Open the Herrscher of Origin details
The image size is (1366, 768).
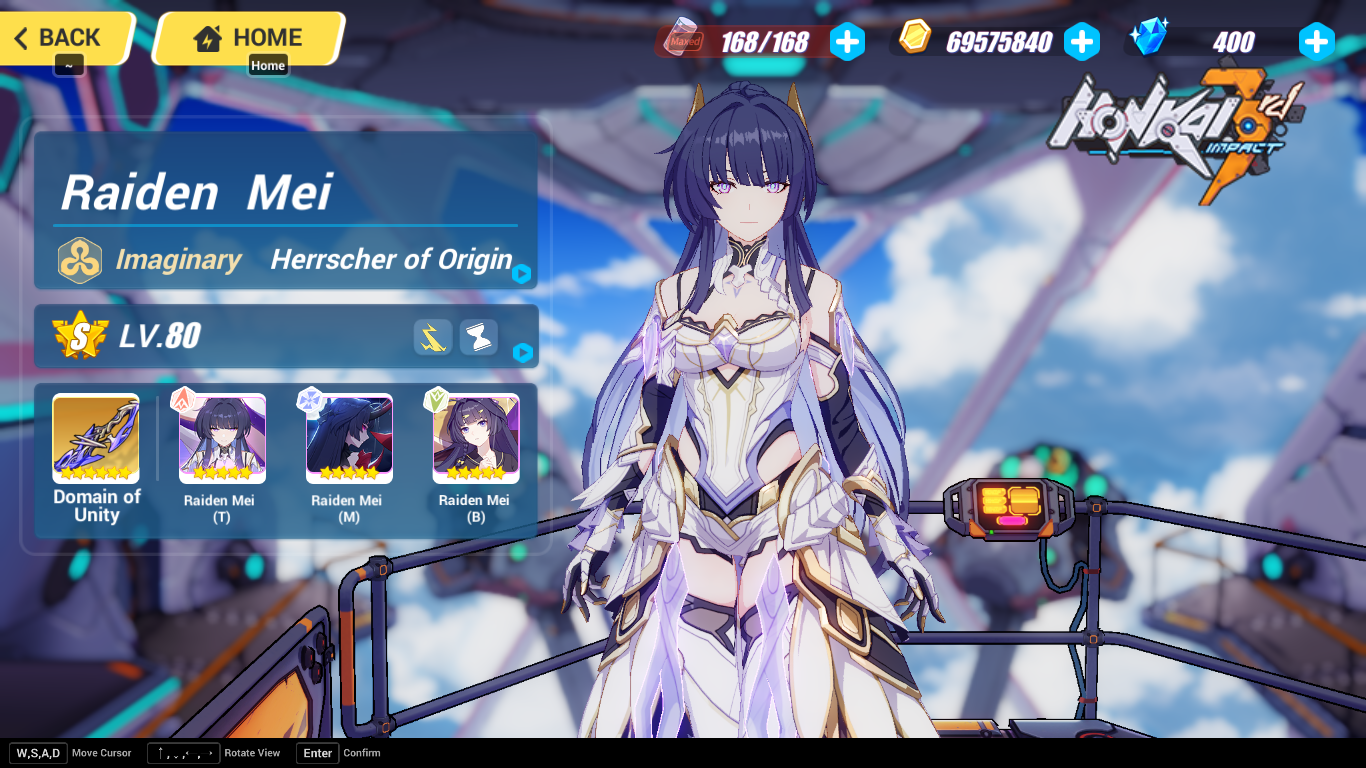coord(390,260)
